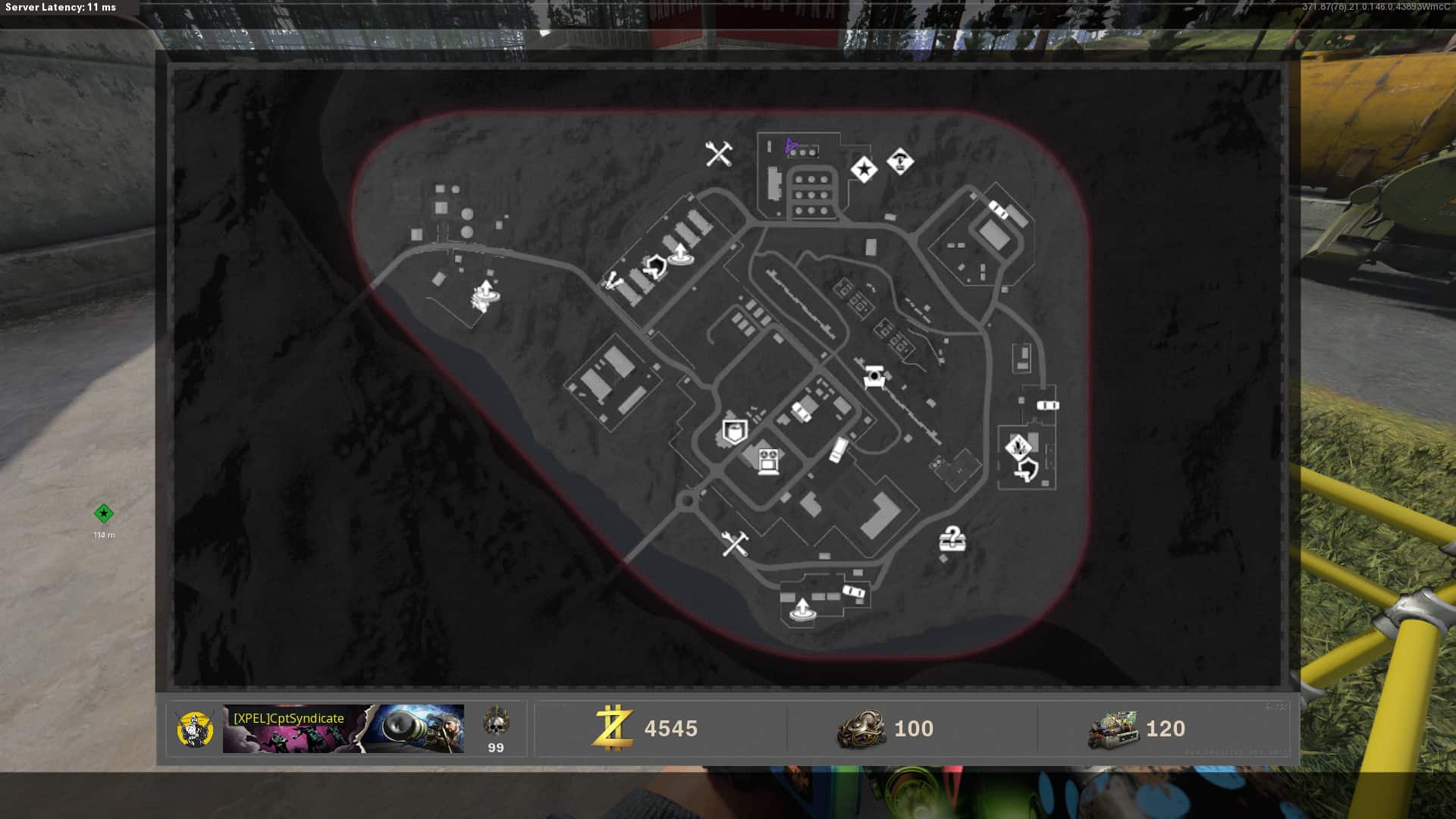The image size is (1456, 819).
Task: Select the green star waypoint marker
Action: coord(104,514)
